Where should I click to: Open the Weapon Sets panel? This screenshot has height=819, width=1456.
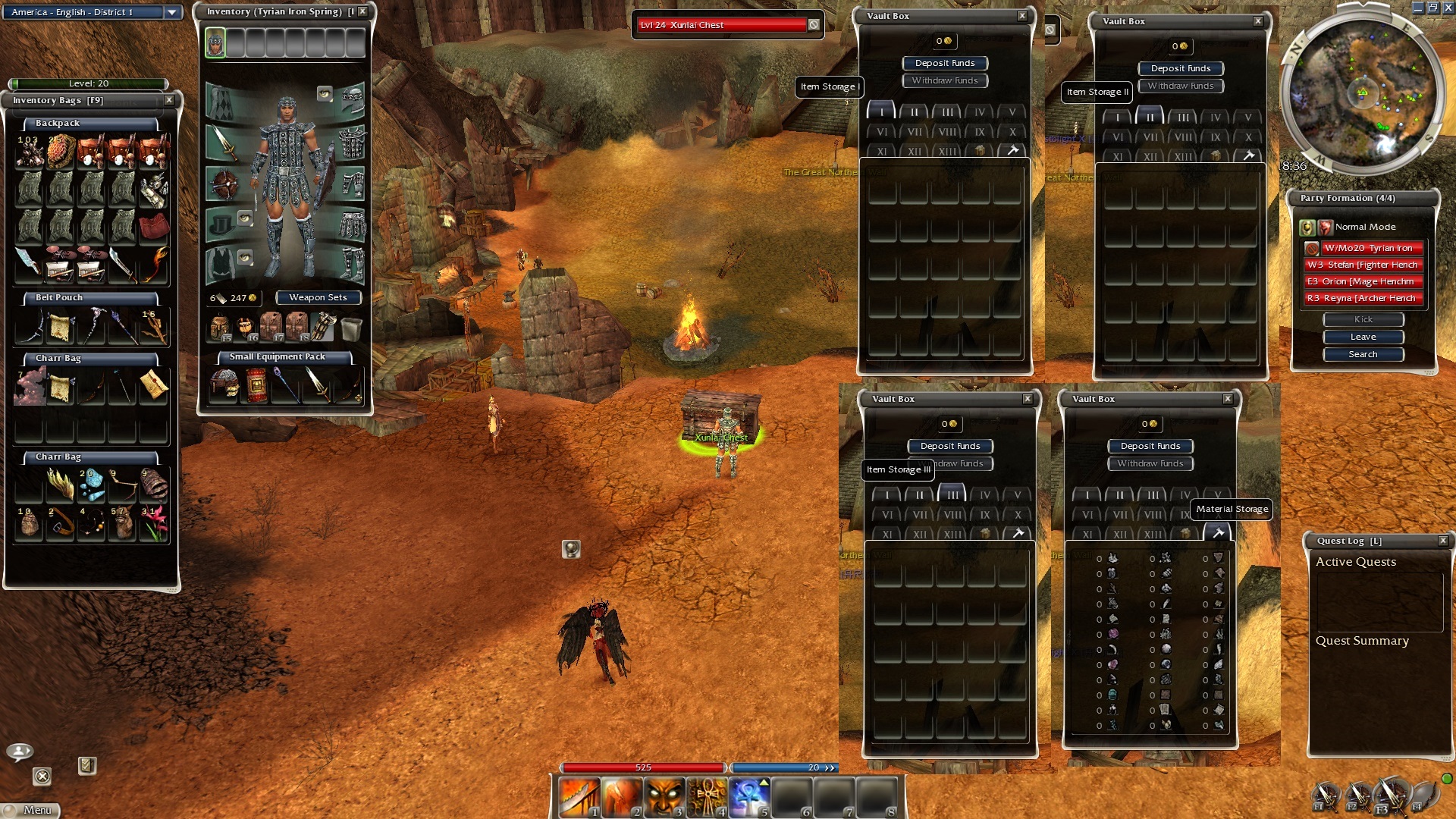click(318, 297)
